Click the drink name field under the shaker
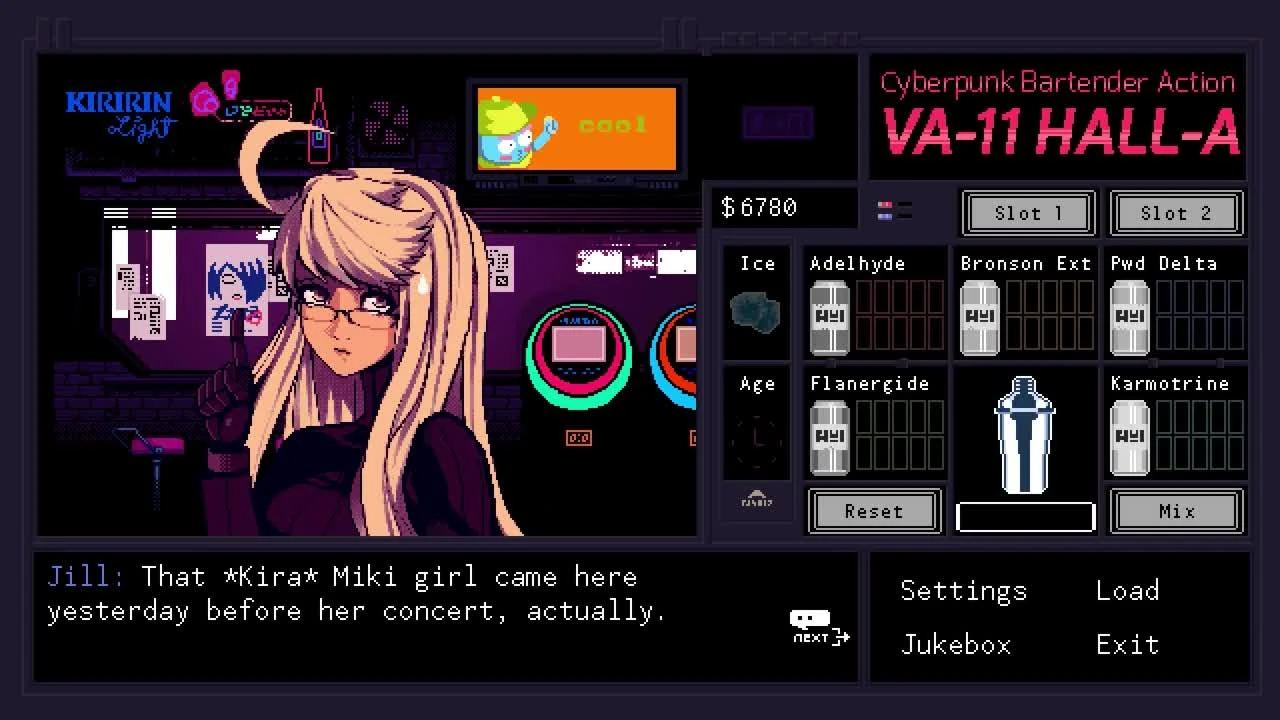This screenshot has width=1280, height=720. click(1024, 516)
